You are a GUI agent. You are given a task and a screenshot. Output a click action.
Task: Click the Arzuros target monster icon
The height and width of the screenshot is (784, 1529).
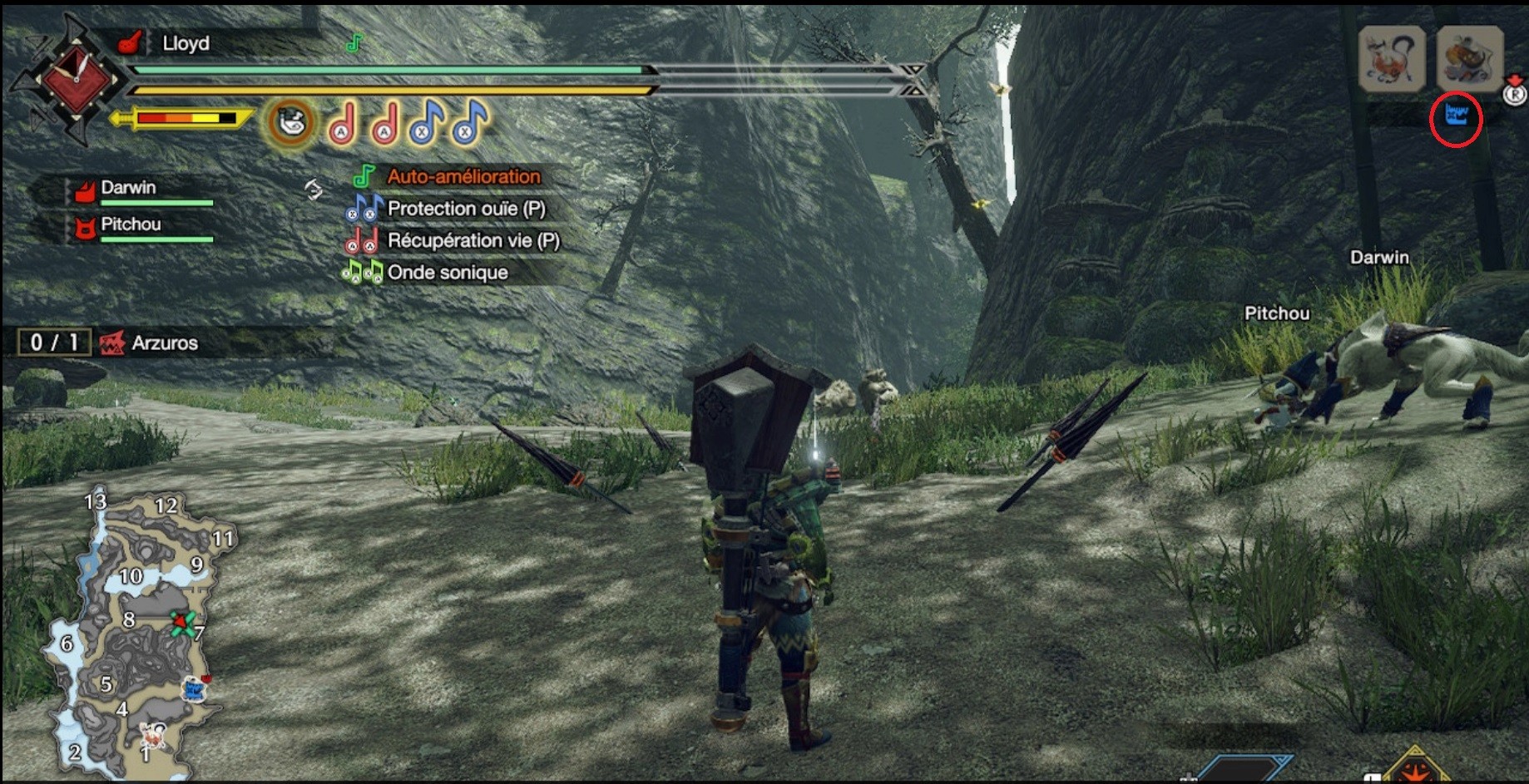[111, 343]
